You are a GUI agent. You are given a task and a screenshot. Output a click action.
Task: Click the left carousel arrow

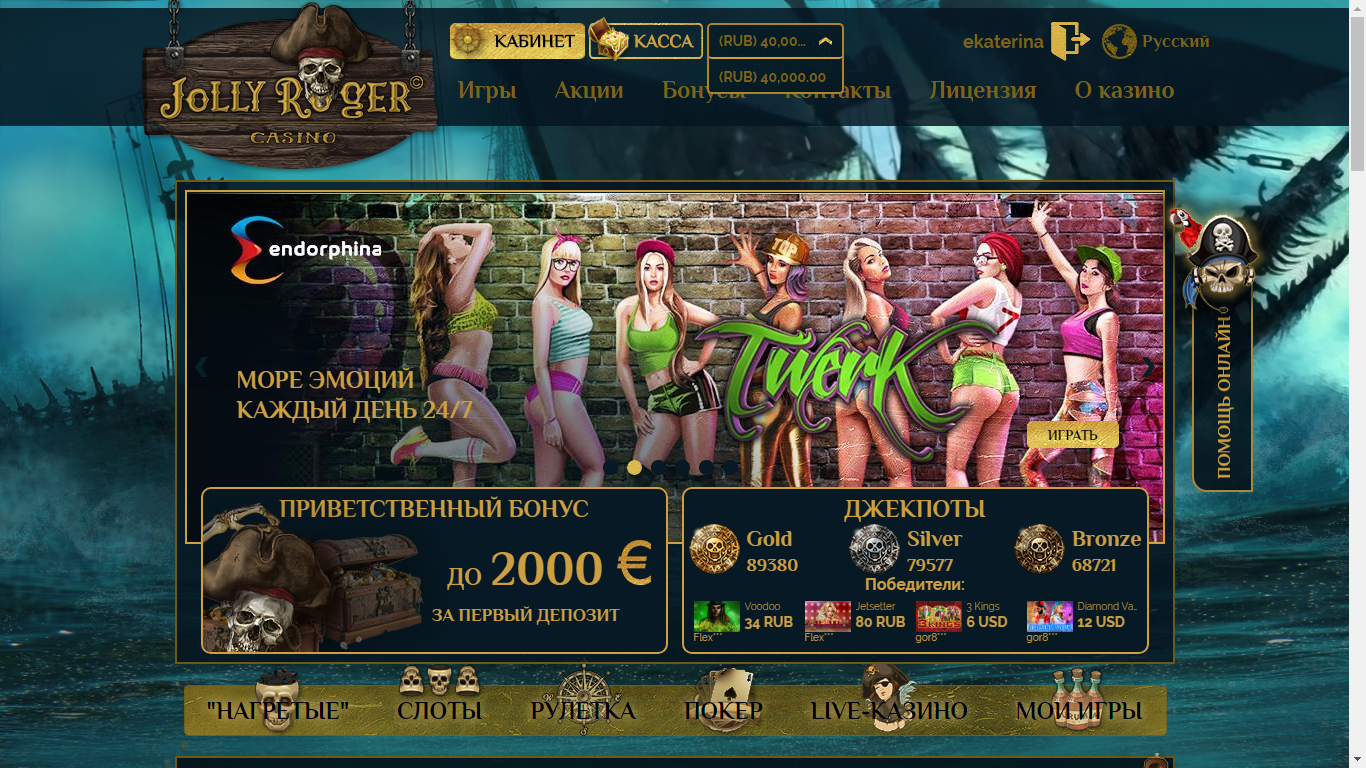[x=200, y=368]
